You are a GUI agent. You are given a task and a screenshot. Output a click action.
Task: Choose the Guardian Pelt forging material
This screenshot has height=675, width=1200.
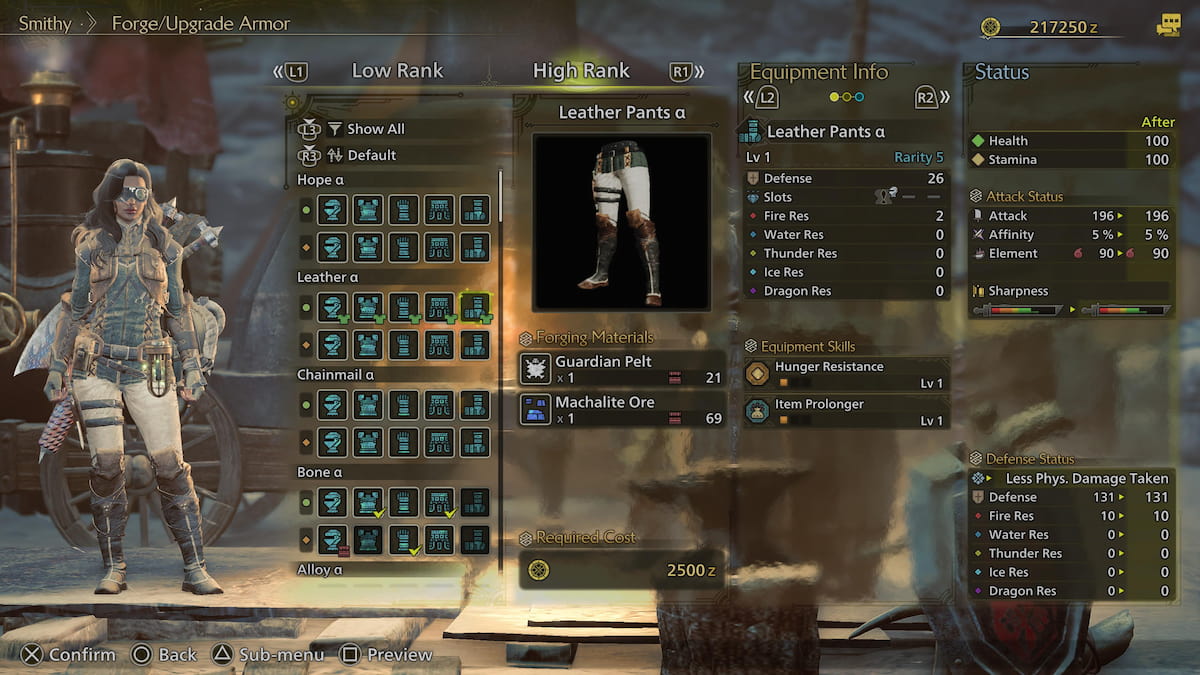click(621, 368)
